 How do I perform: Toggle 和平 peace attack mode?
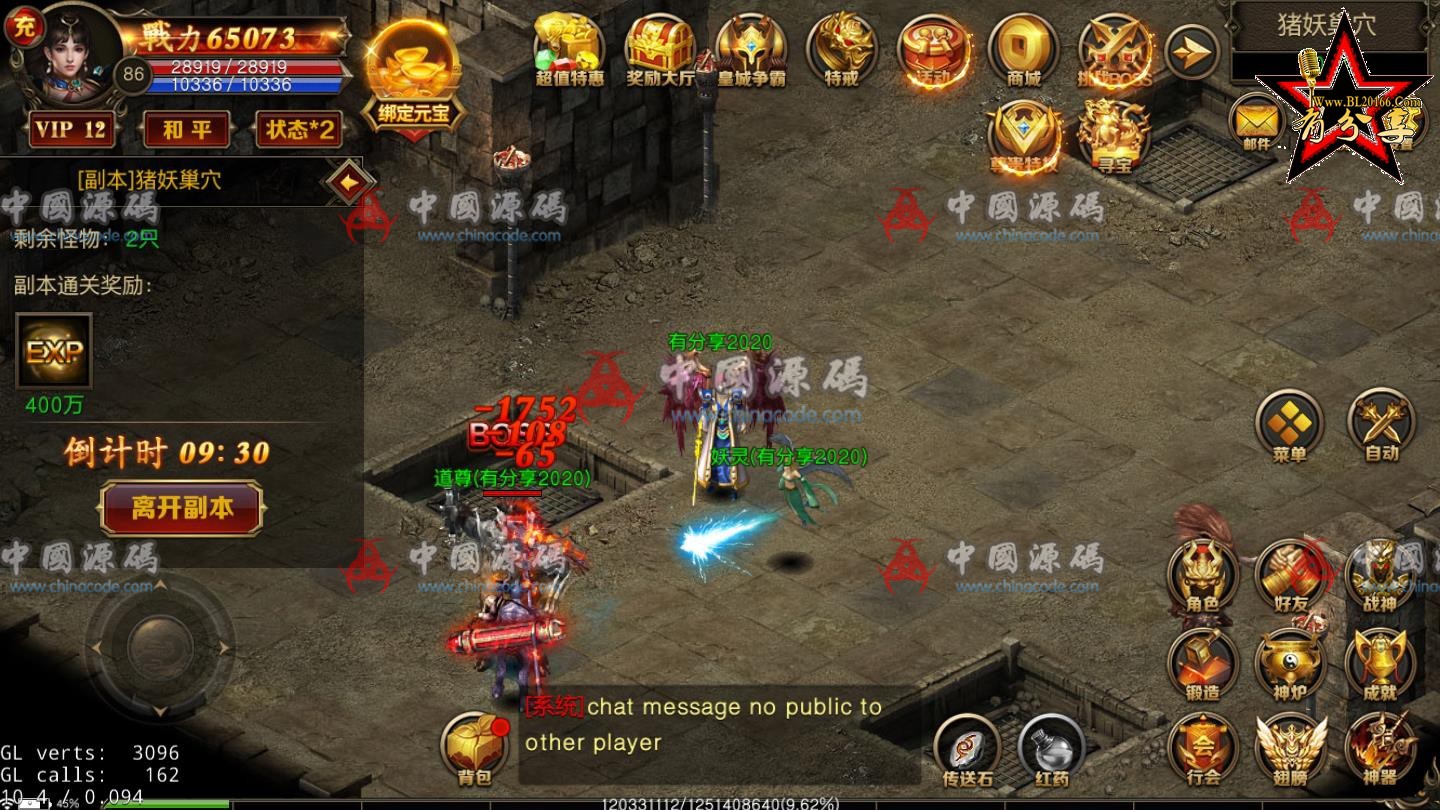pyautogui.click(x=184, y=130)
